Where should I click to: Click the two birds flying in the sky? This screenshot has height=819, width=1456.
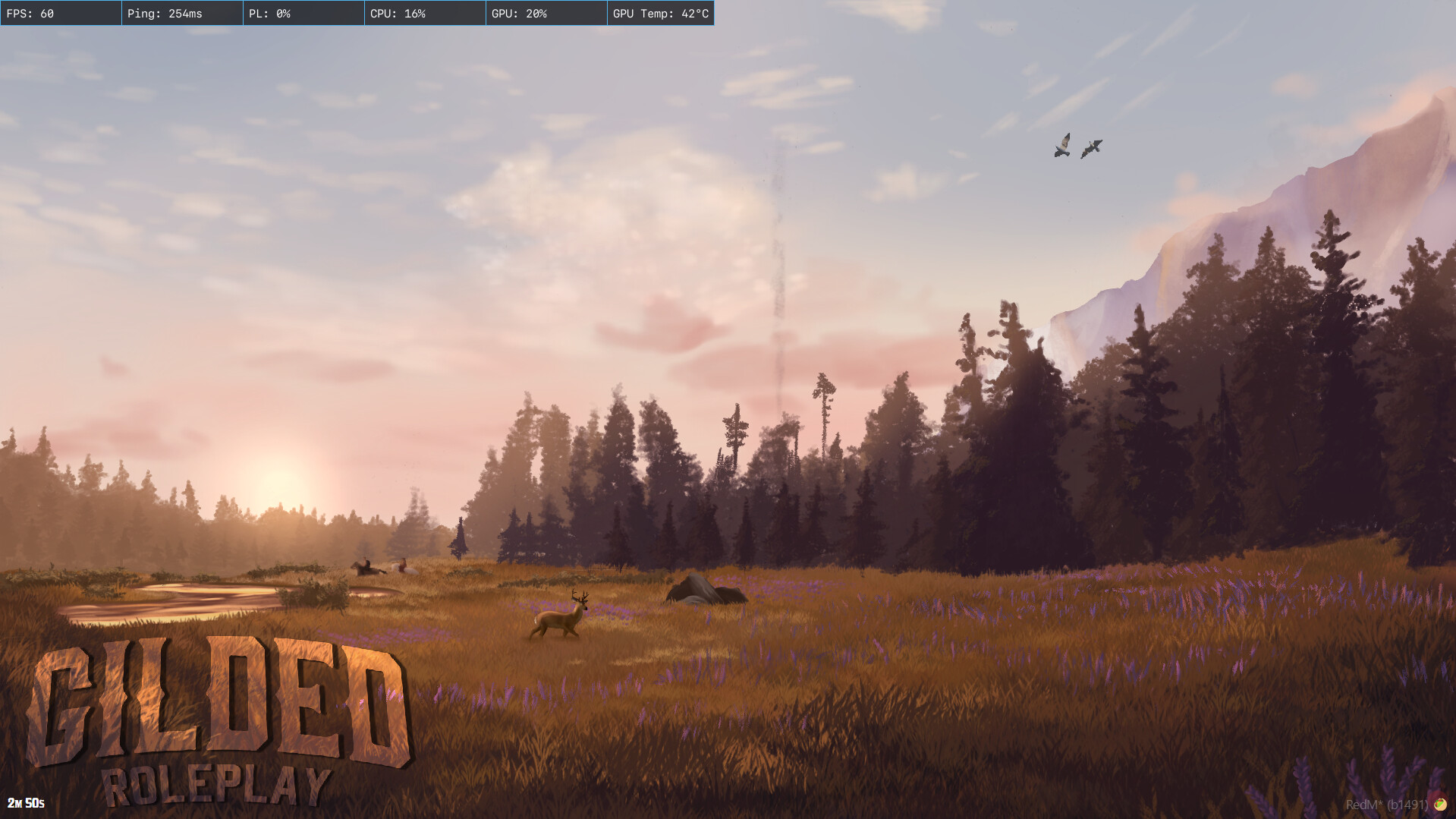(x=1077, y=148)
